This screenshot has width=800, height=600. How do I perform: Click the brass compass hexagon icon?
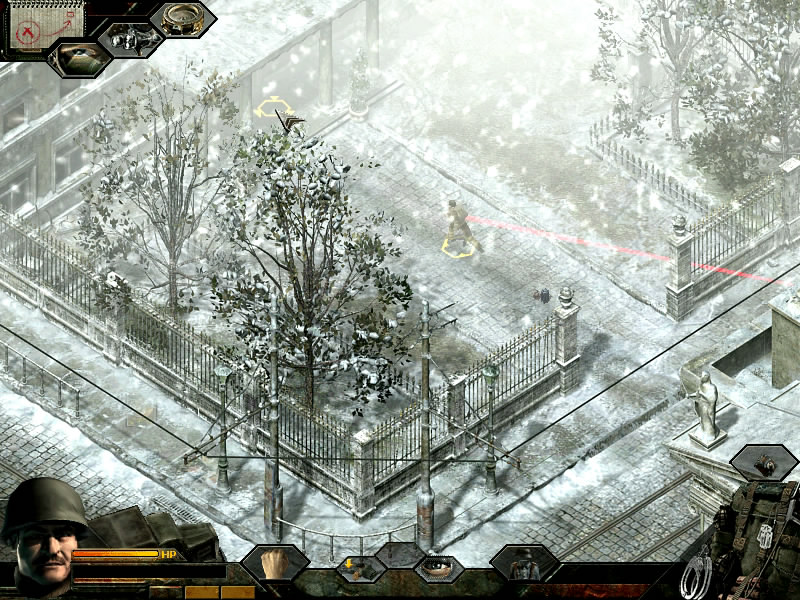[183, 19]
